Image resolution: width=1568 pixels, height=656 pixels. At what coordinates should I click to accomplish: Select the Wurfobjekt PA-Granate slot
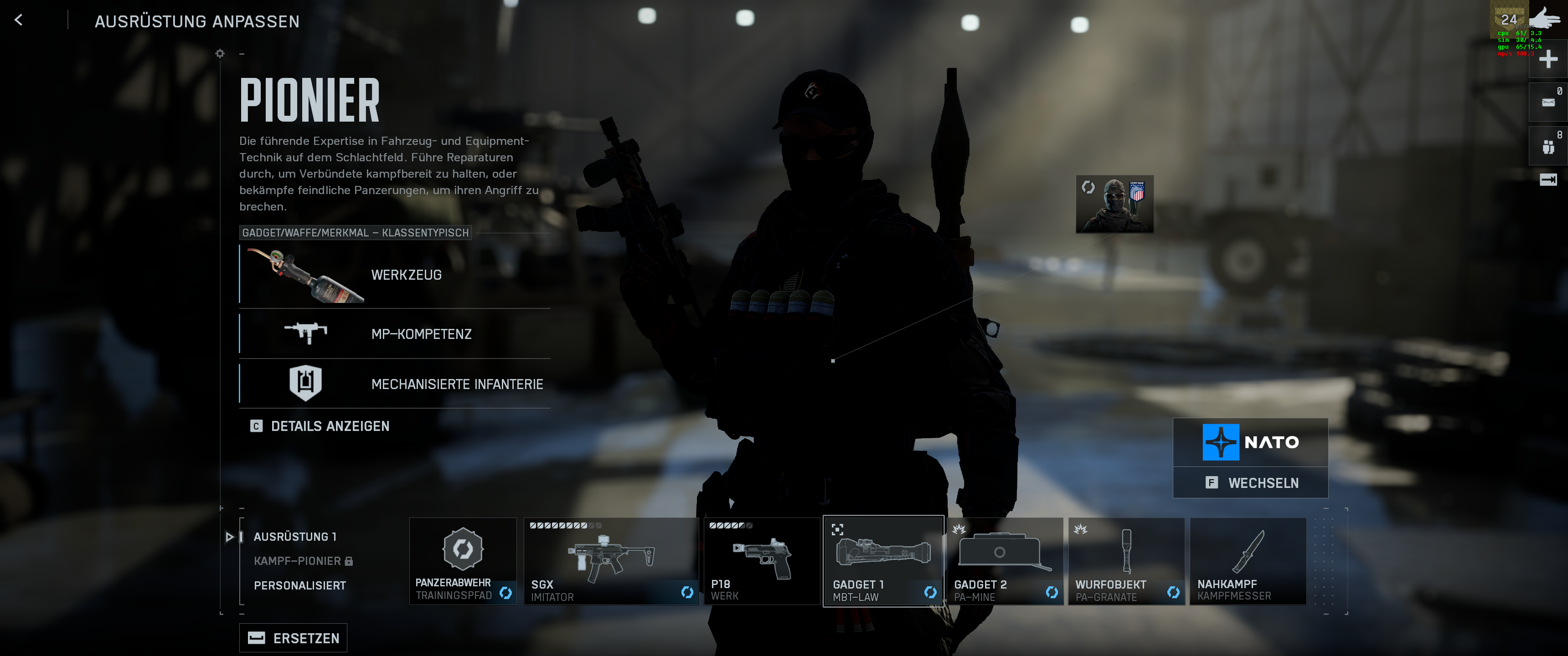click(1126, 560)
